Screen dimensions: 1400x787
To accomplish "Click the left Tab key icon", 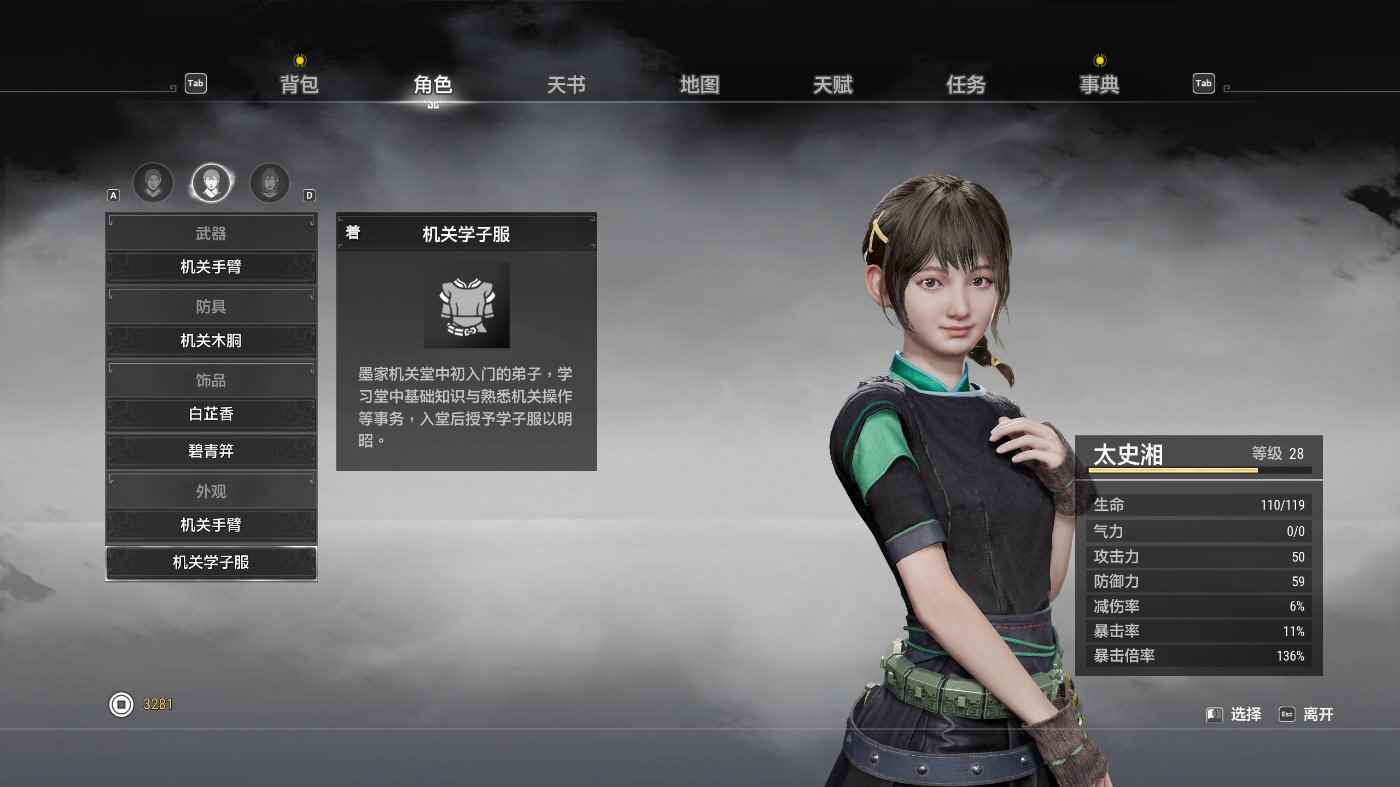I will tap(195, 84).
